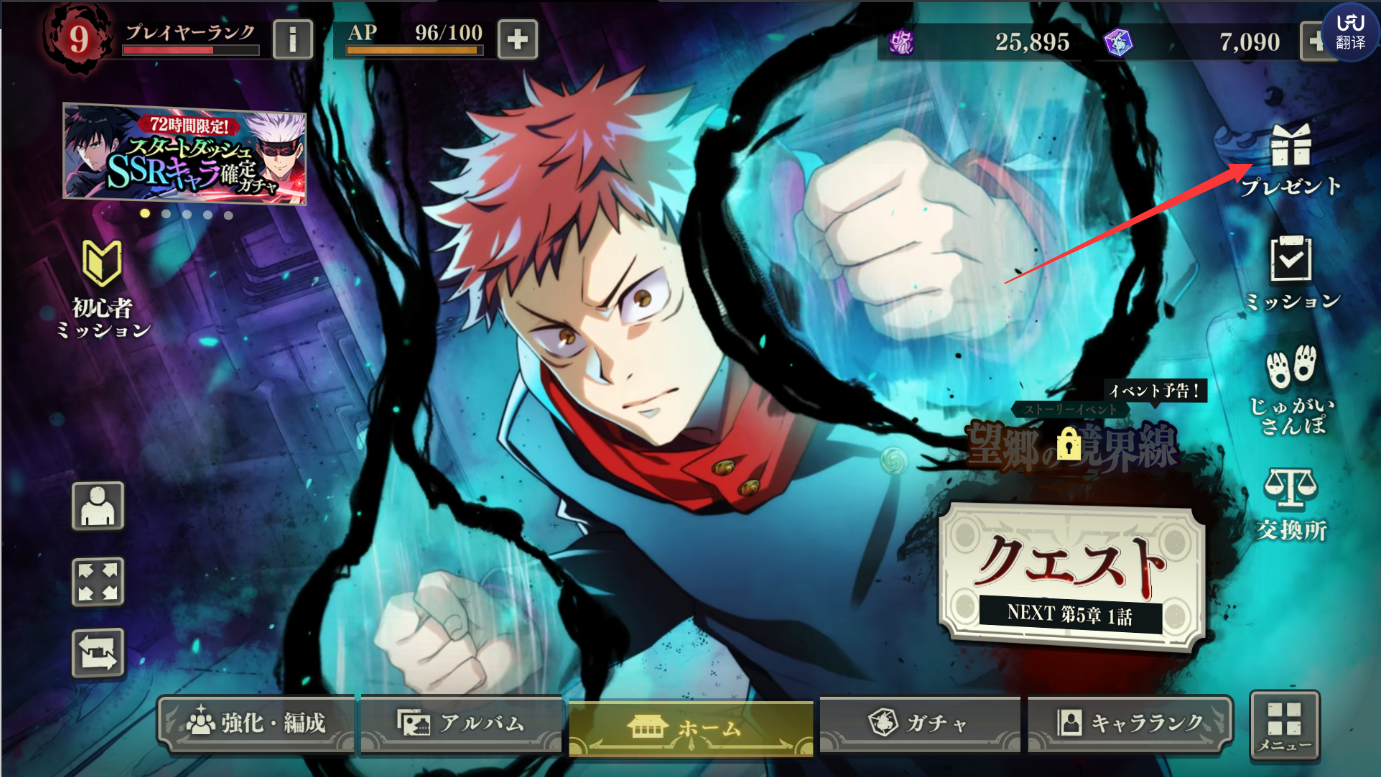Click the AP plus button
Image resolution: width=1381 pixels, height=777 pixels.
[x=517, y=40]
